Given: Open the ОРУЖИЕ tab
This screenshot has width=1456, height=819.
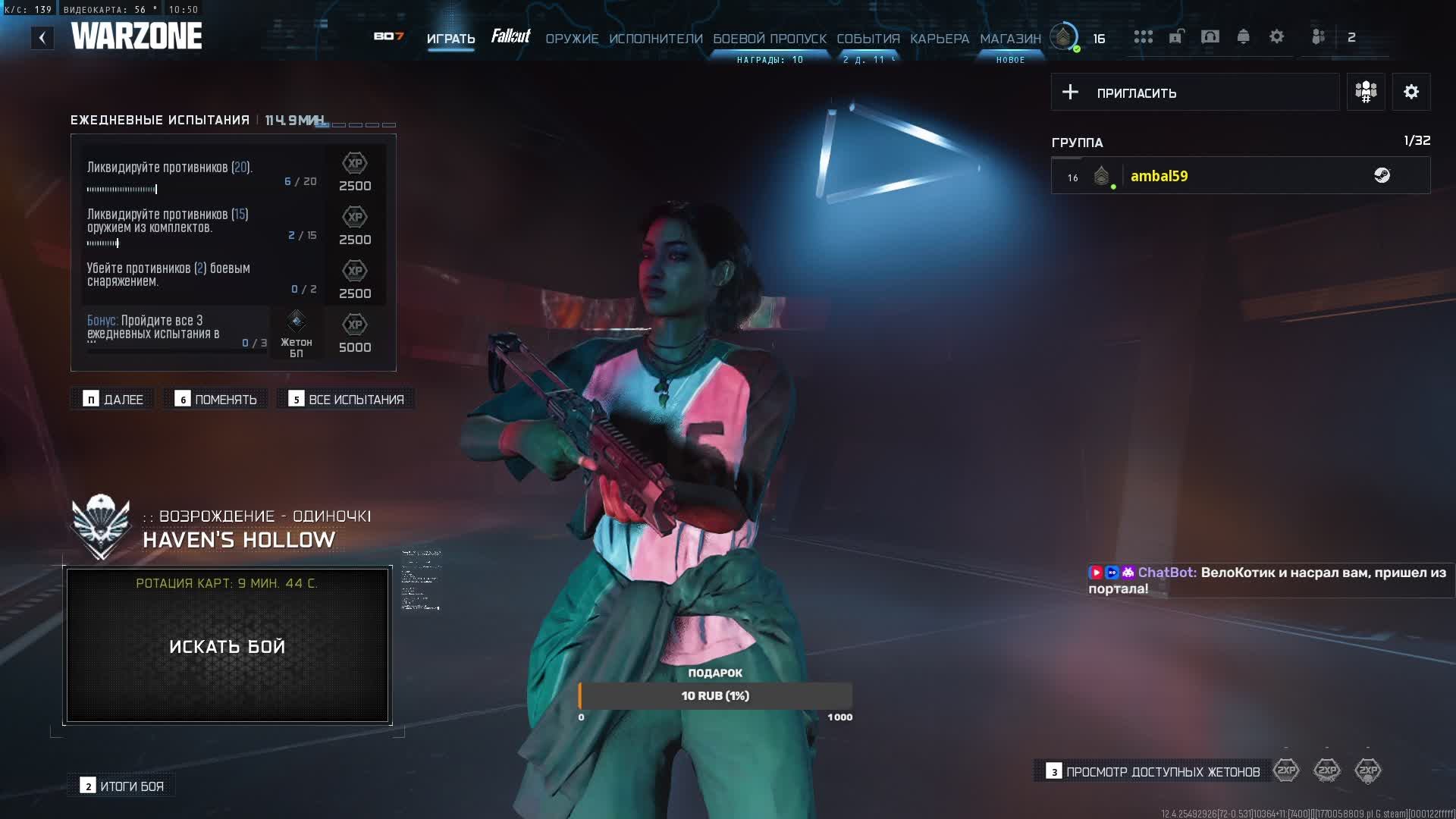Looking at the screenshot, I should pyautogui.click(x=572, y=39).
